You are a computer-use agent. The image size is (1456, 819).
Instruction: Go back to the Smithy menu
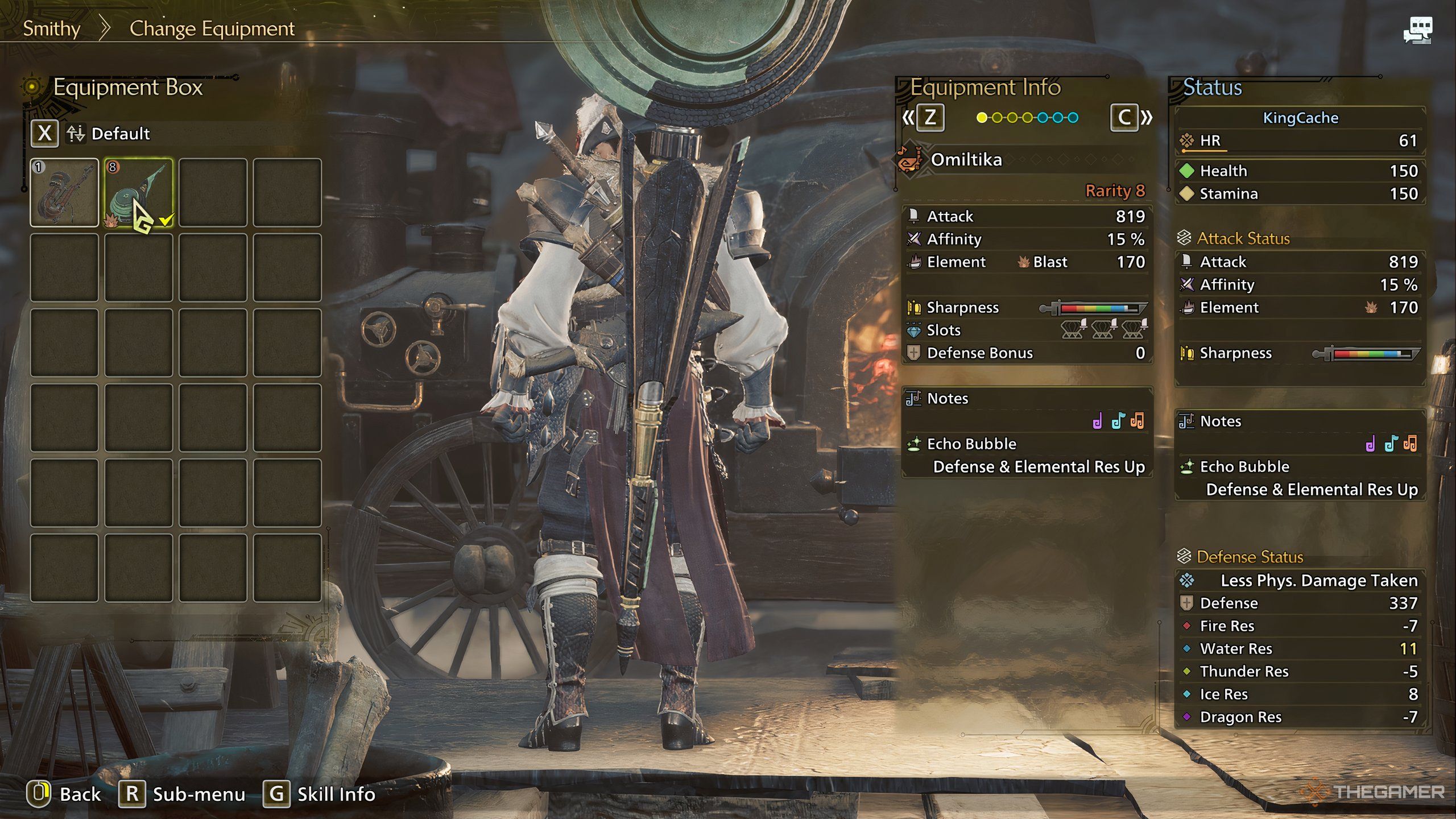(x=51, y=28)
